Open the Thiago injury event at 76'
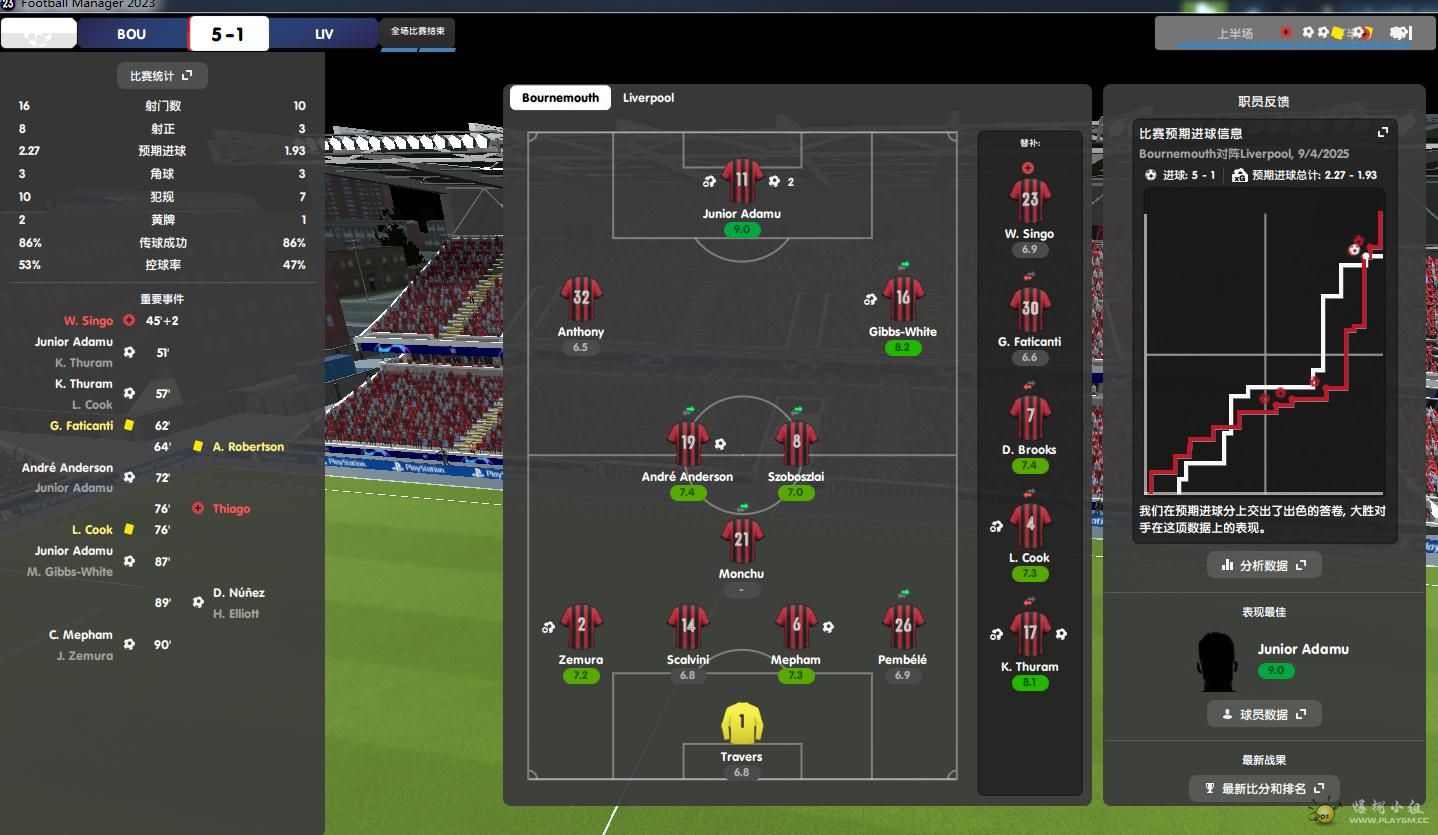The height and width of the screenshot is (835, 1438). click(x=231, y=509)
